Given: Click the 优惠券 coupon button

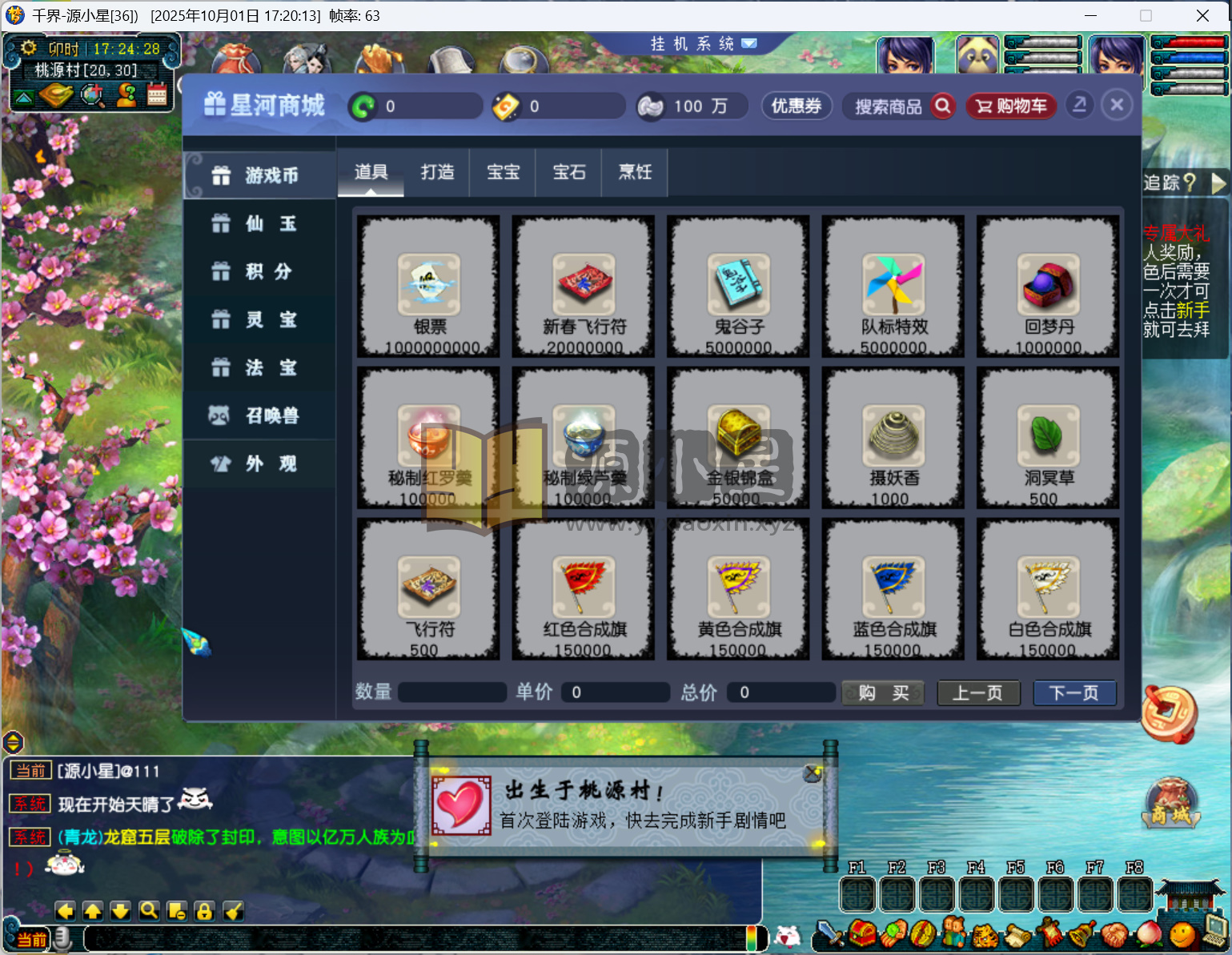Looking at the screenshot, I should (x=797, y=106).
